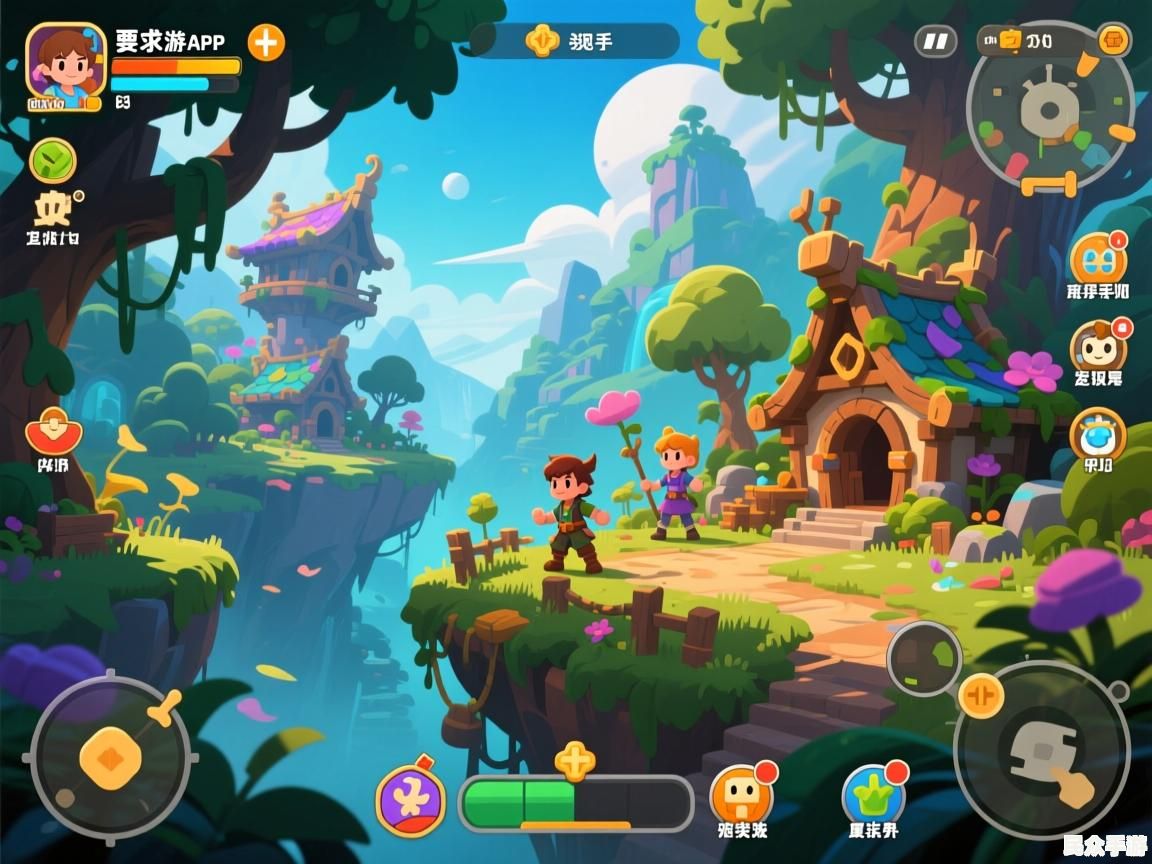Tap the small orange round skill button
1152x864 pixels.
[980, 696]
